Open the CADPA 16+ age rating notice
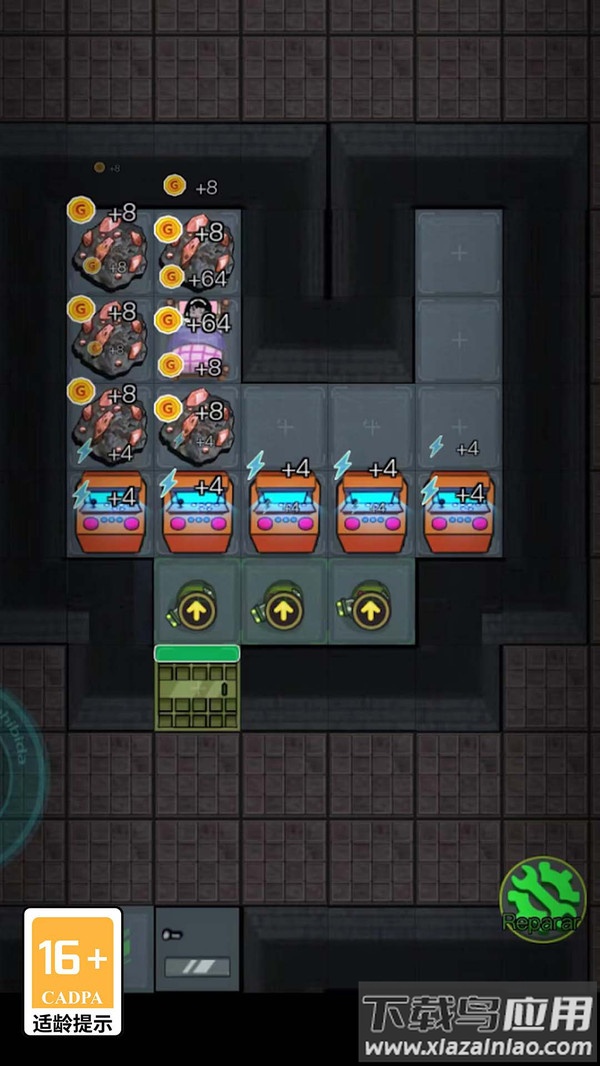The image size is (600, 1066). (x=73, y=971)
